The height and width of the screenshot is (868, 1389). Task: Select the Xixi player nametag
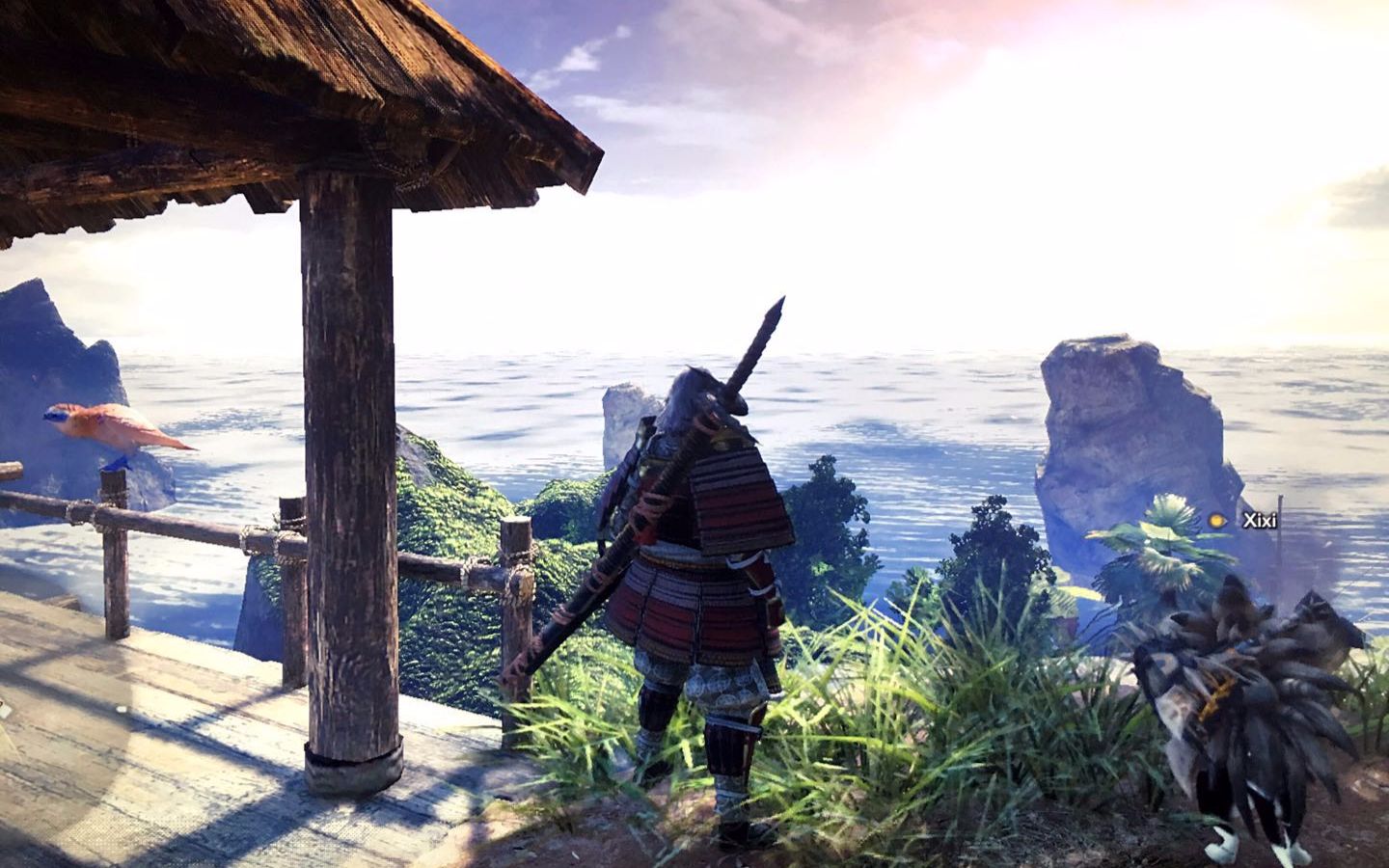[1259, 519]
